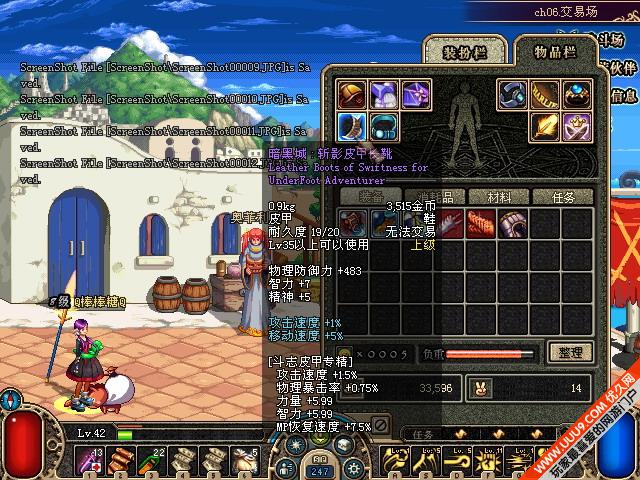
Task: Use the potion hotbar item with 13 count
Action: (91, 461)
